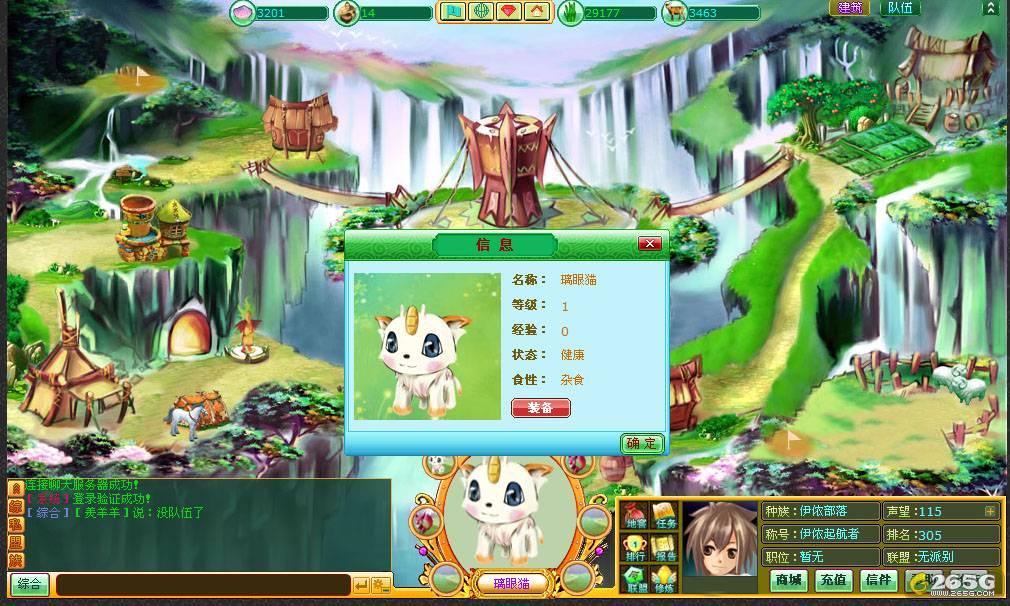This screenshot has height=606, width=1010.
Task: Open the 充值 recharge page
Action: tap(833, 580)
